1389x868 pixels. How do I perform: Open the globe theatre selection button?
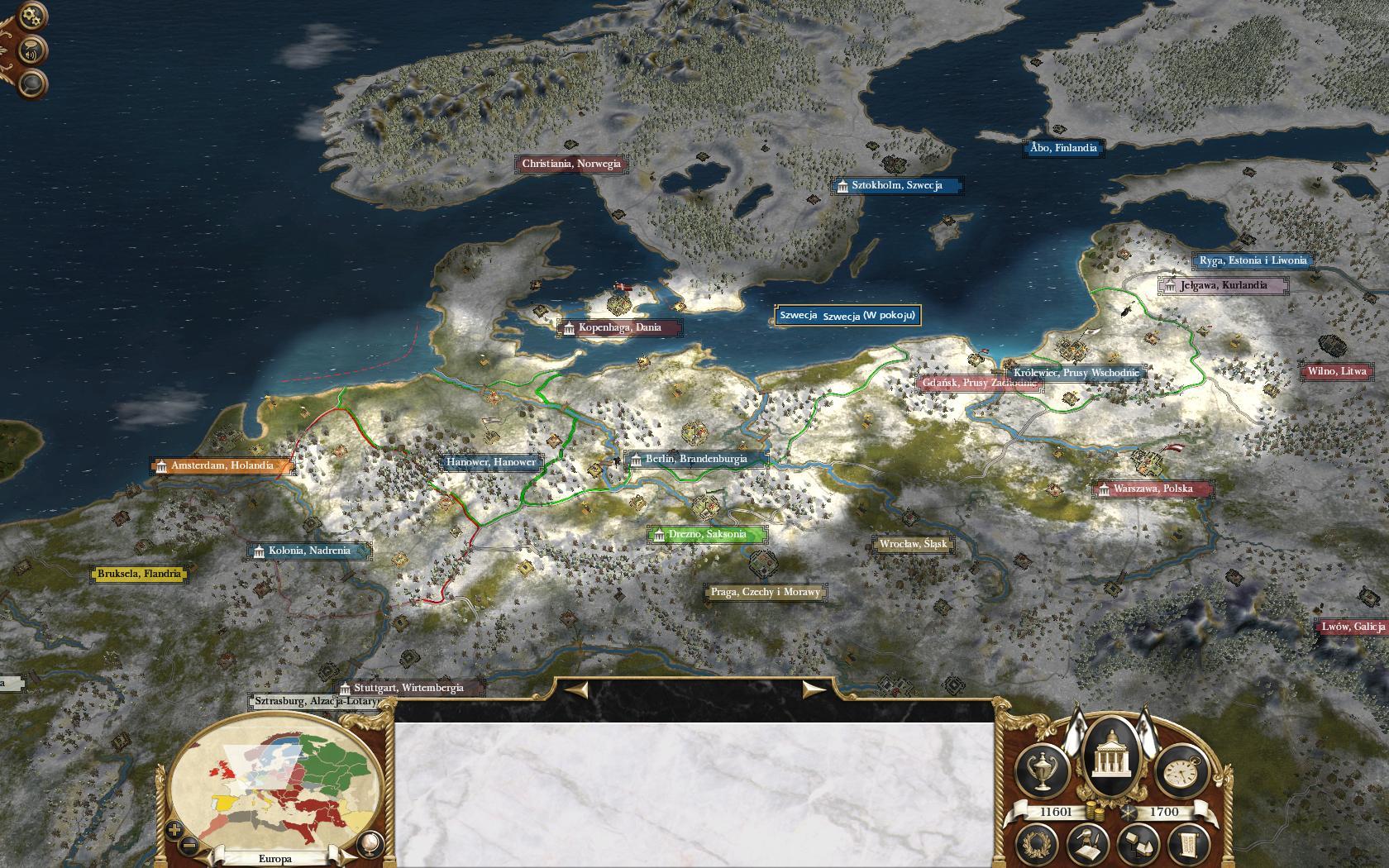point(369,843)
